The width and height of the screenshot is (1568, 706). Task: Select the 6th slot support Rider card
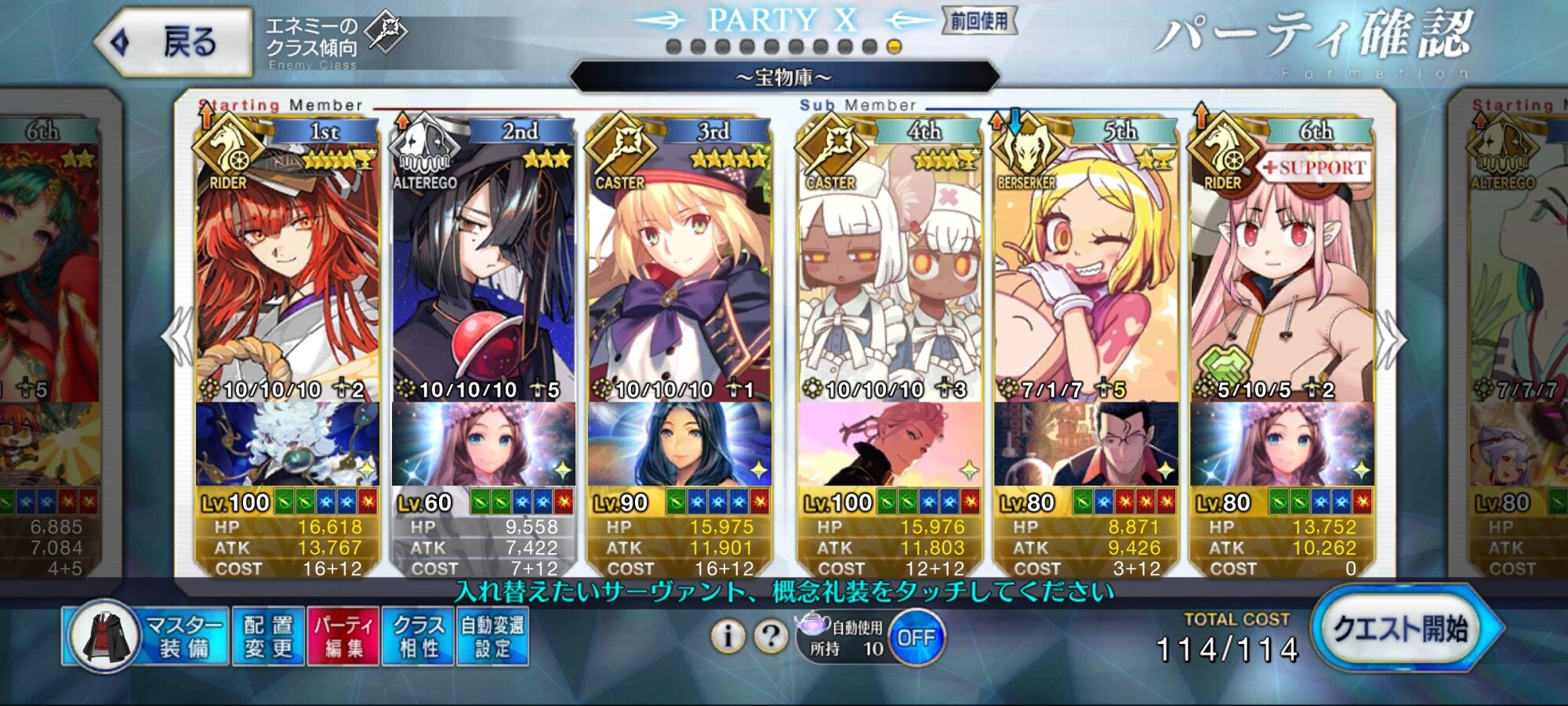1282,275
